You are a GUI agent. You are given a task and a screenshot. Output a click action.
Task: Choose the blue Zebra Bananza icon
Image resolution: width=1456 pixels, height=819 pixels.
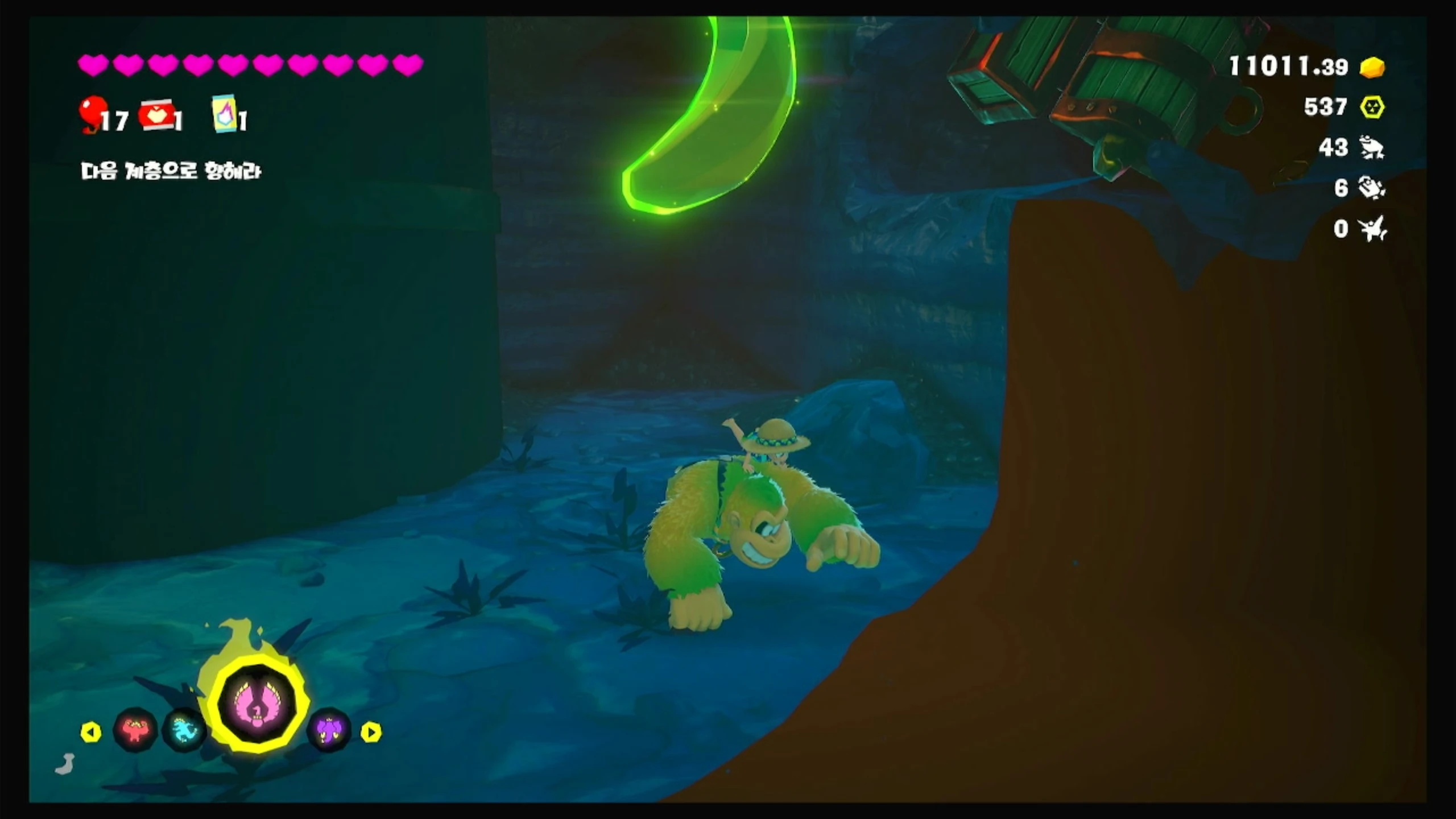tap(184, 730)
